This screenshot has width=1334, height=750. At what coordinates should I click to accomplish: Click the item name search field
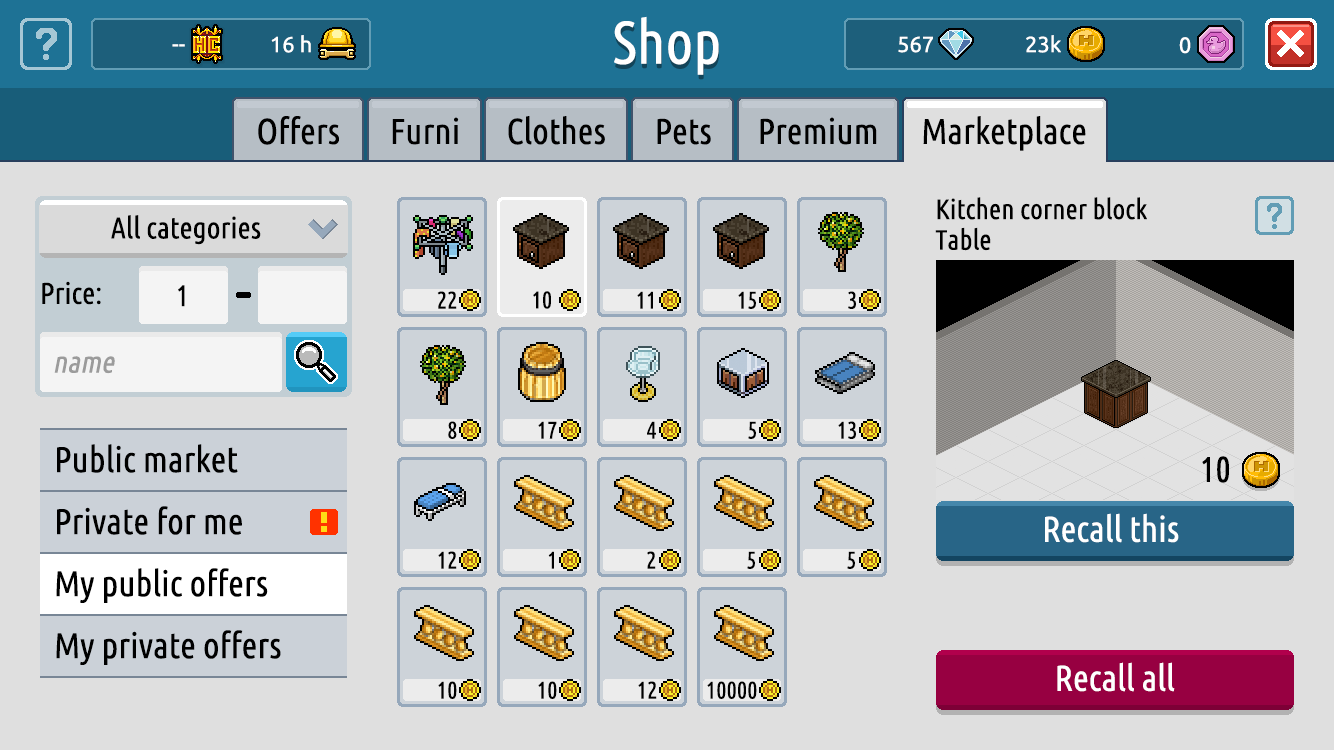pyautogui.click(x=161, y=363)
